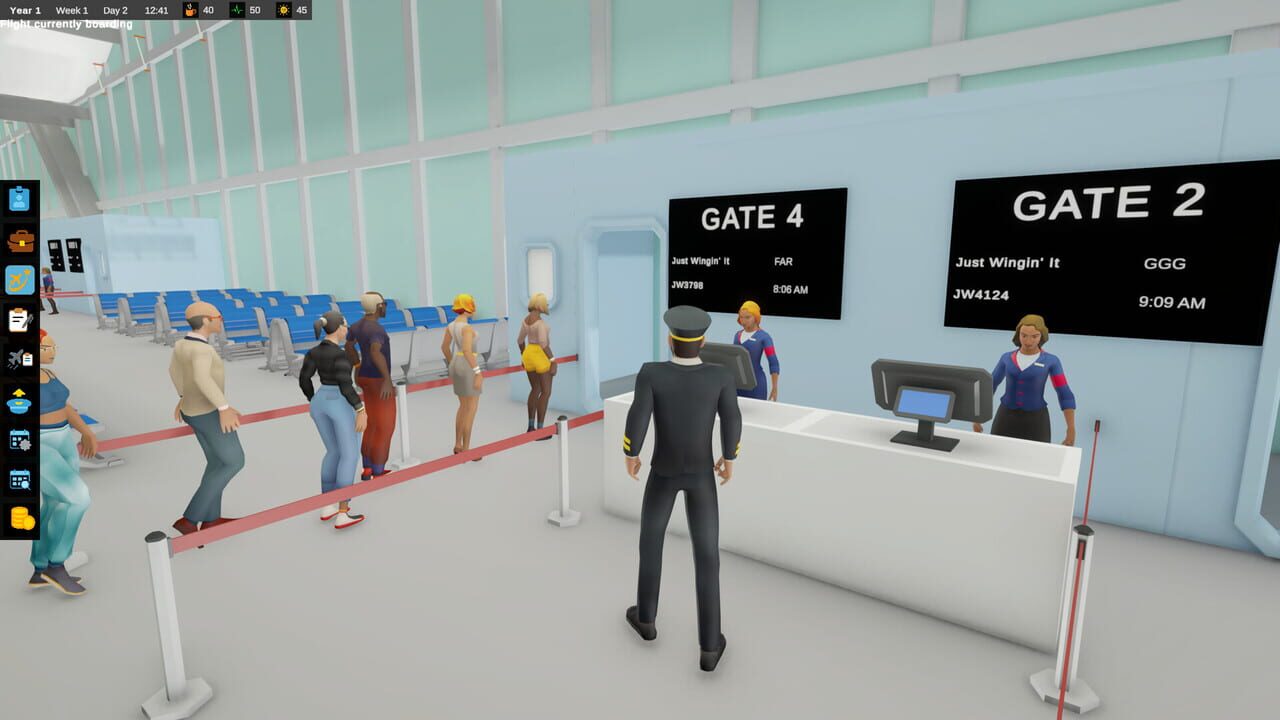Open the calendar scheduling icon
The image size is (1280, 720).
(x=18, y=438)
